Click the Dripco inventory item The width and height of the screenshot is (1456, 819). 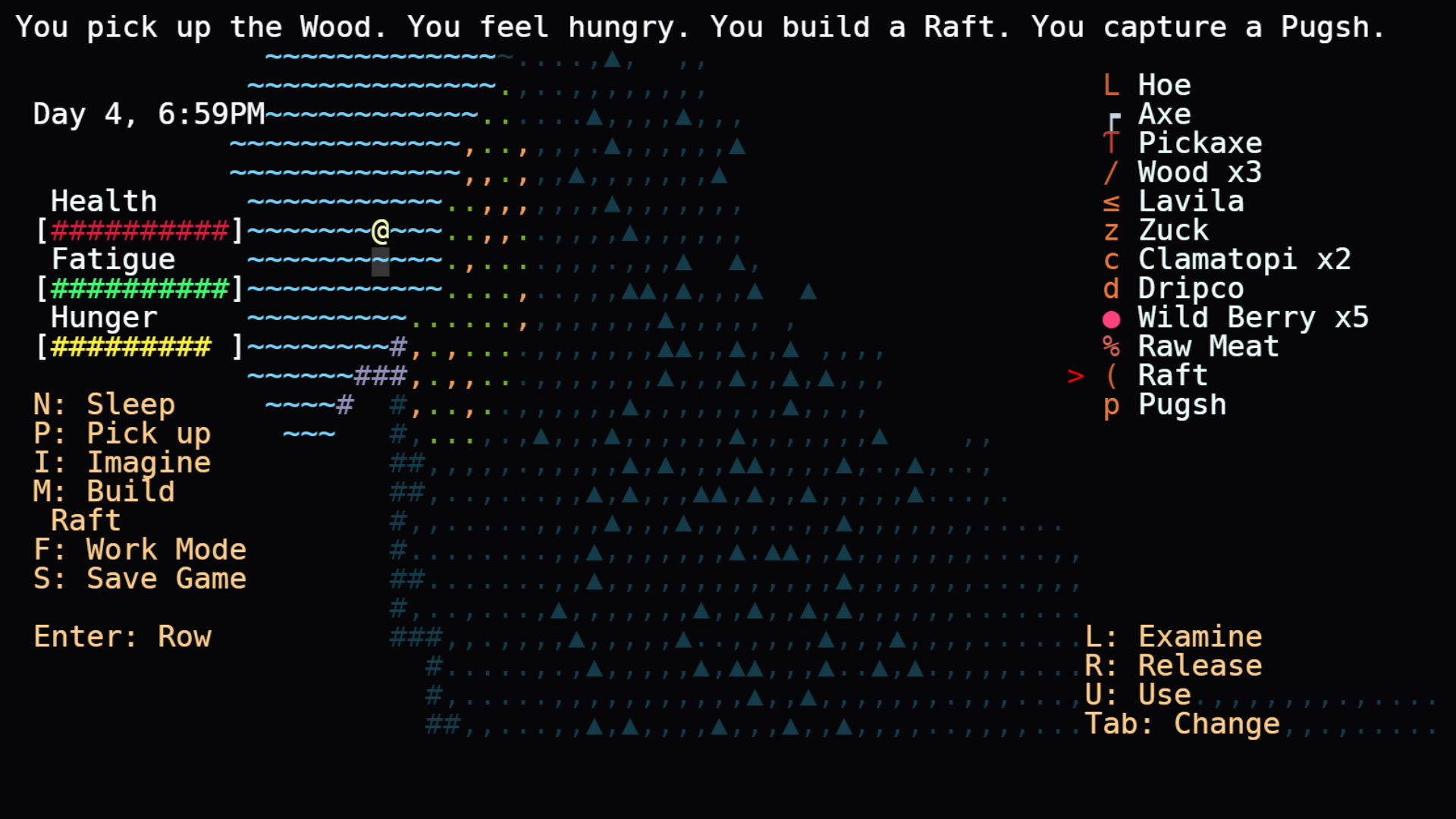click(x=1191, y=289)
